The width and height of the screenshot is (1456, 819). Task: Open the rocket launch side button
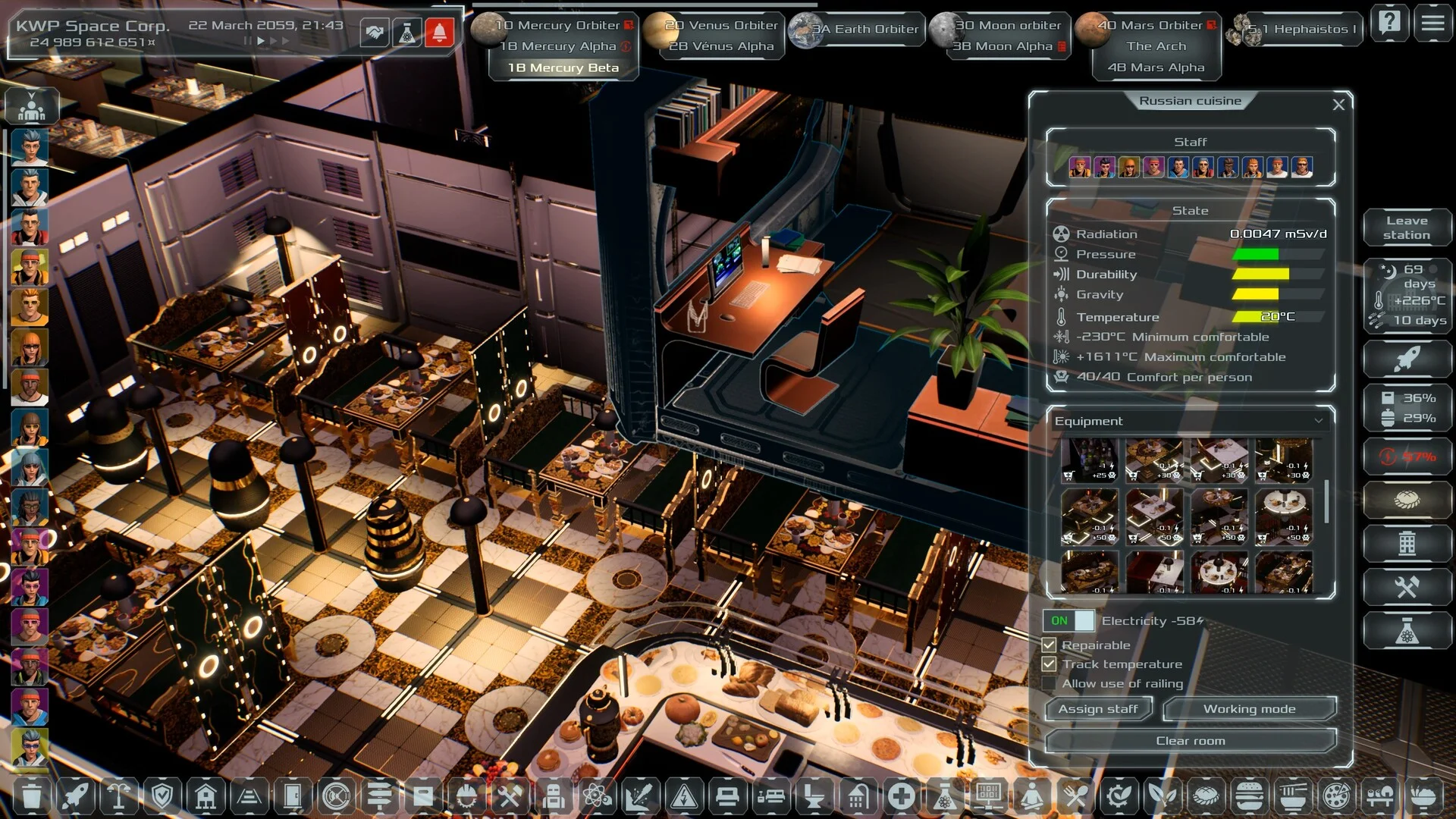[1407, 359]
